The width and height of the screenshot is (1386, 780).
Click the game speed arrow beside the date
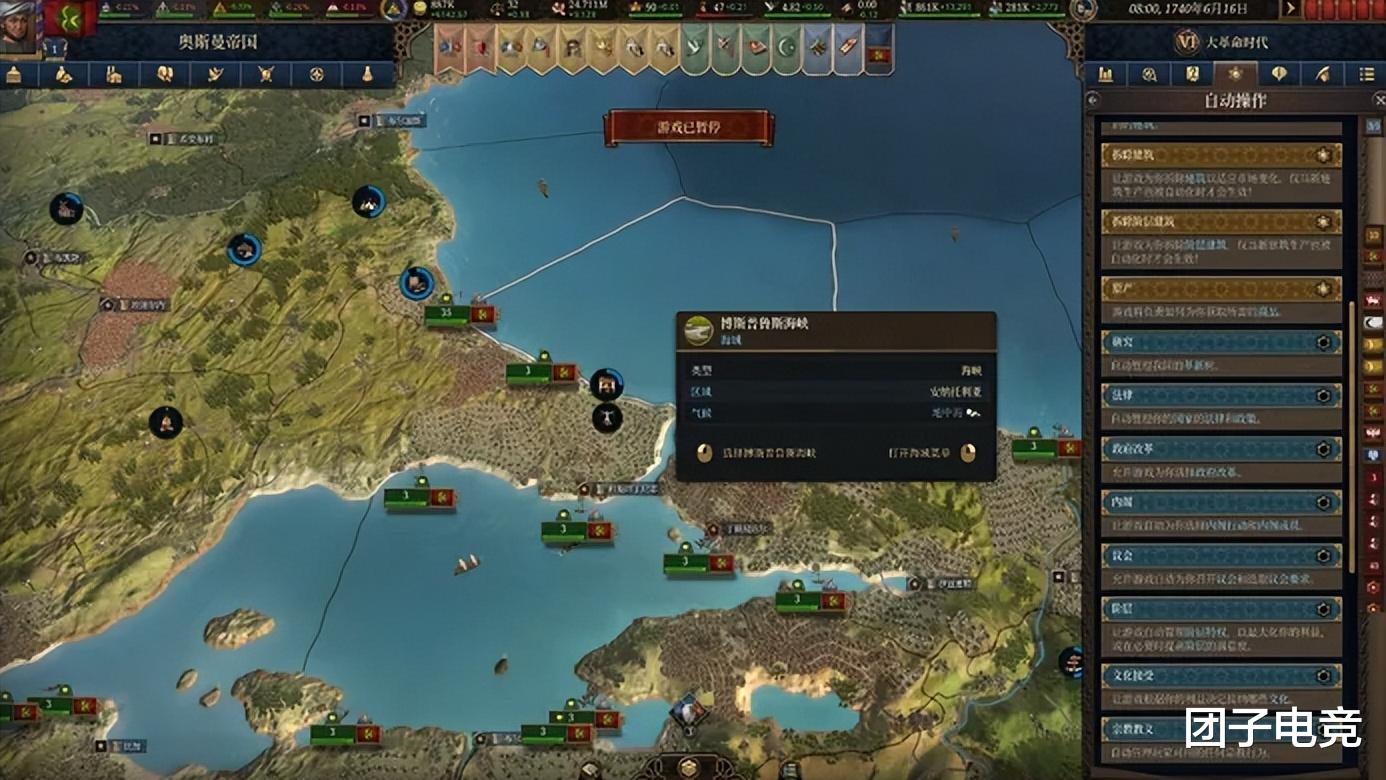tap(1291, 9)
